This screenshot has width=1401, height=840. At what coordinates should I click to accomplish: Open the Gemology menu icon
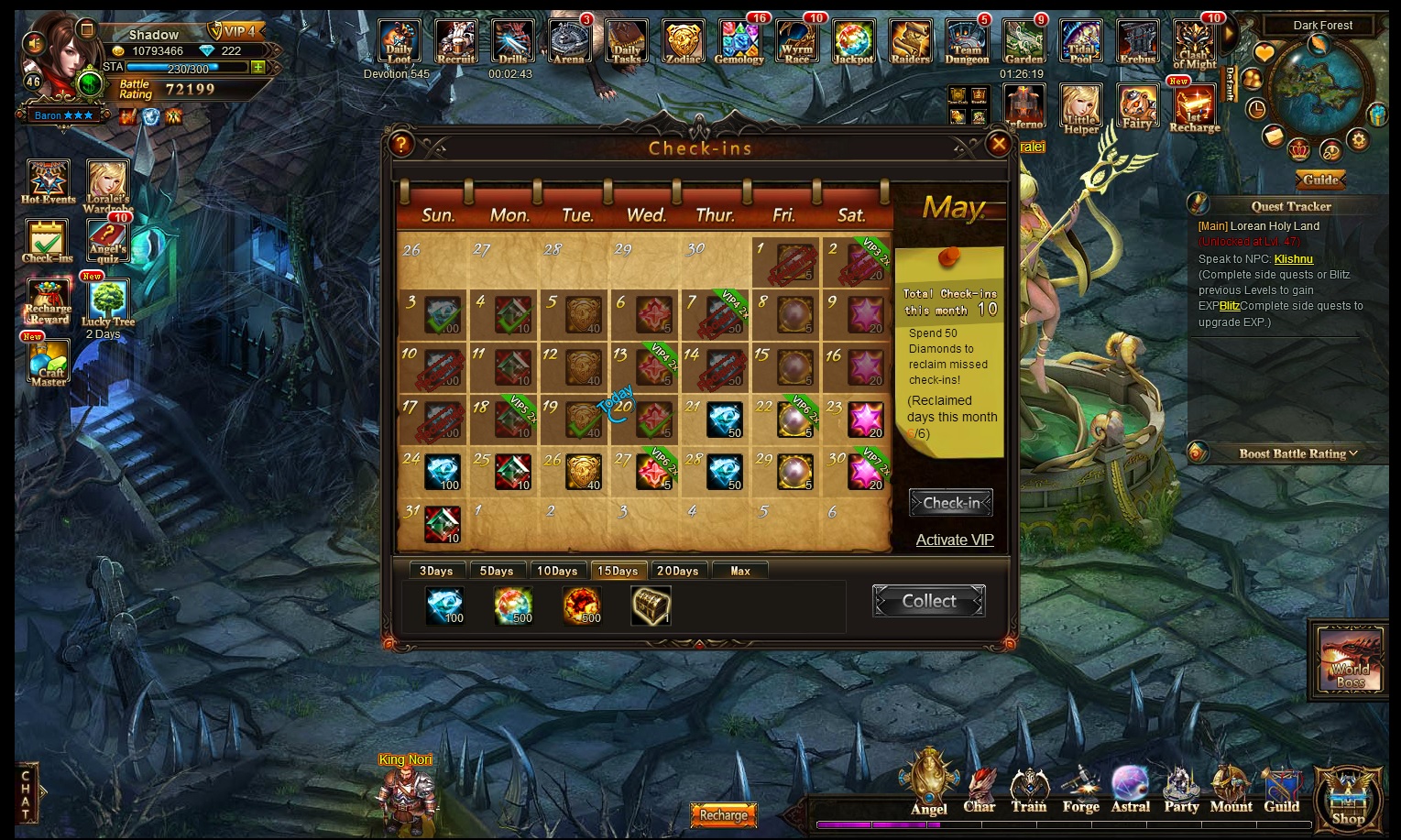click(x=739, y=43)
